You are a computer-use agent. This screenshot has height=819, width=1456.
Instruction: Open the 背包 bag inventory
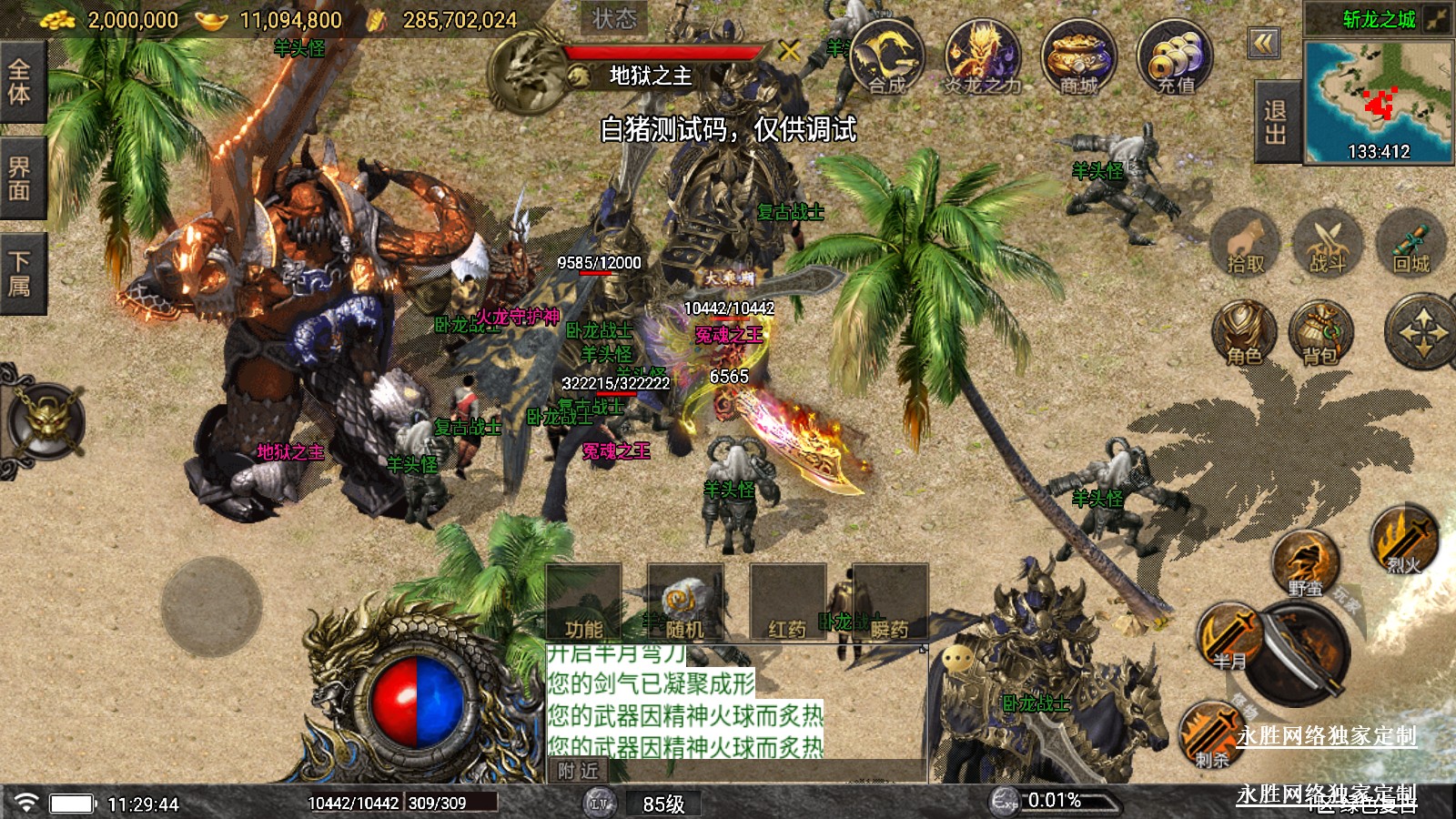pyautogui.click(x=1319, y=333)
